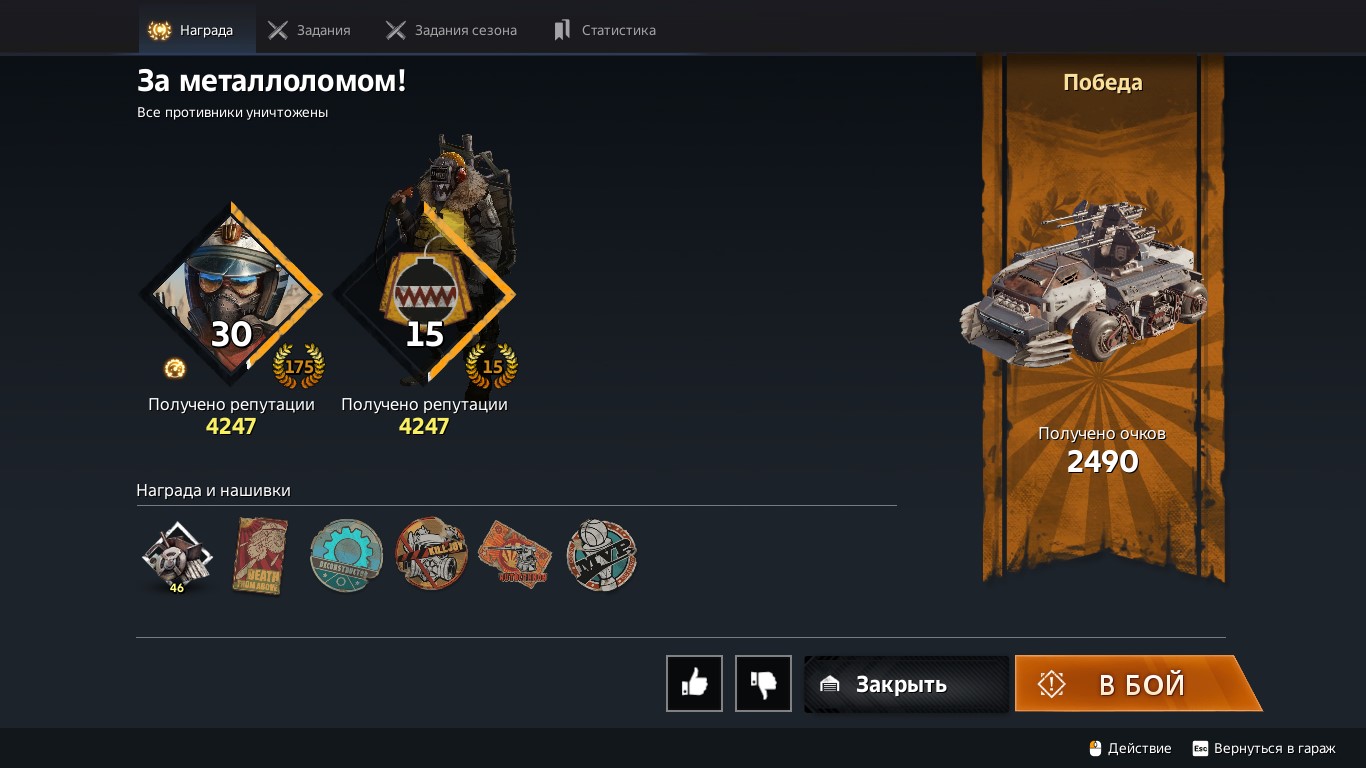This screenshot has width=1366, height=768.
Task: Switch to the Награда tab
Action: click(x=196, y=30)
